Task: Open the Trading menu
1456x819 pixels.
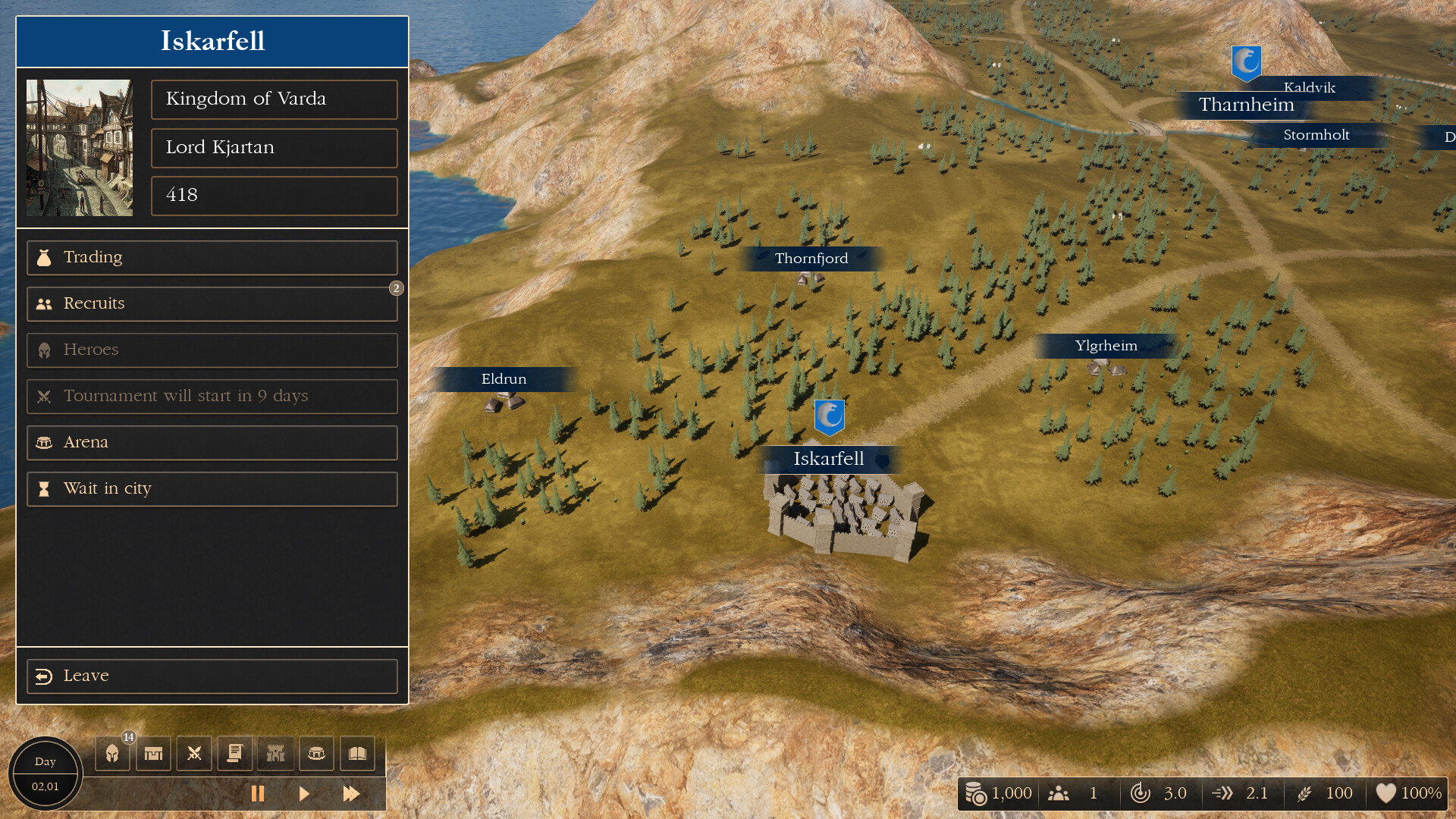Action: click(212, 258)
